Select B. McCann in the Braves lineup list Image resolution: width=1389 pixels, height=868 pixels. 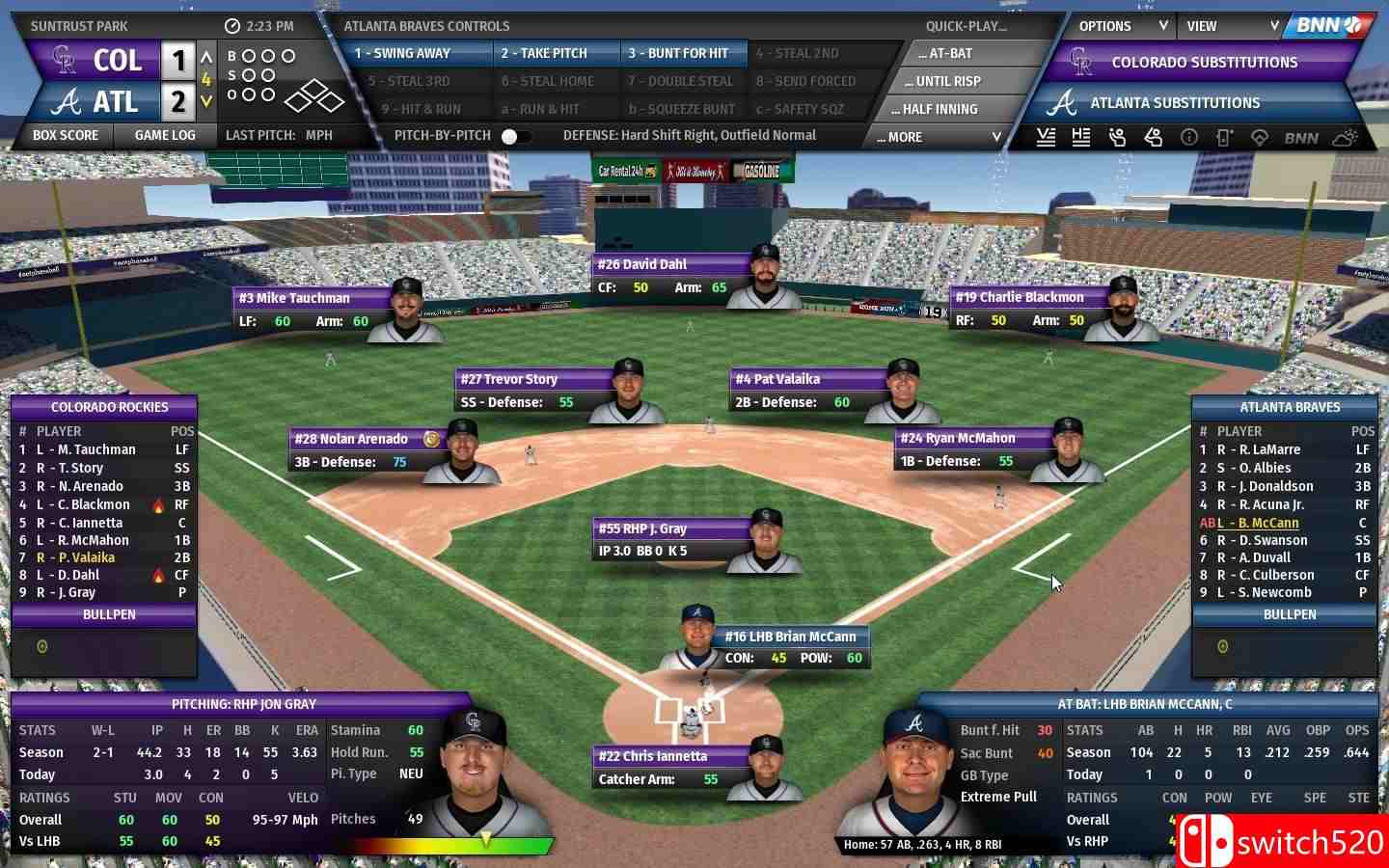tap(1265, 522)
